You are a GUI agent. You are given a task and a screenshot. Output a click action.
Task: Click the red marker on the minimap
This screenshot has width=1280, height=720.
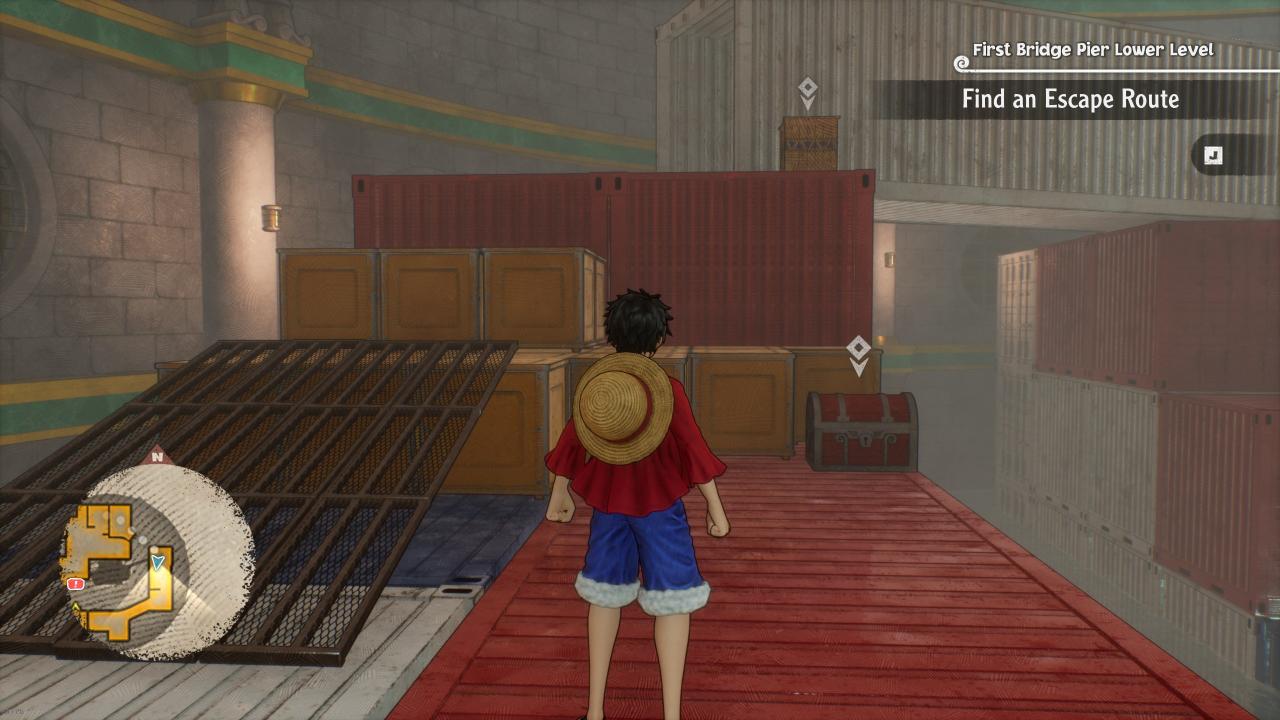point(75,583)
